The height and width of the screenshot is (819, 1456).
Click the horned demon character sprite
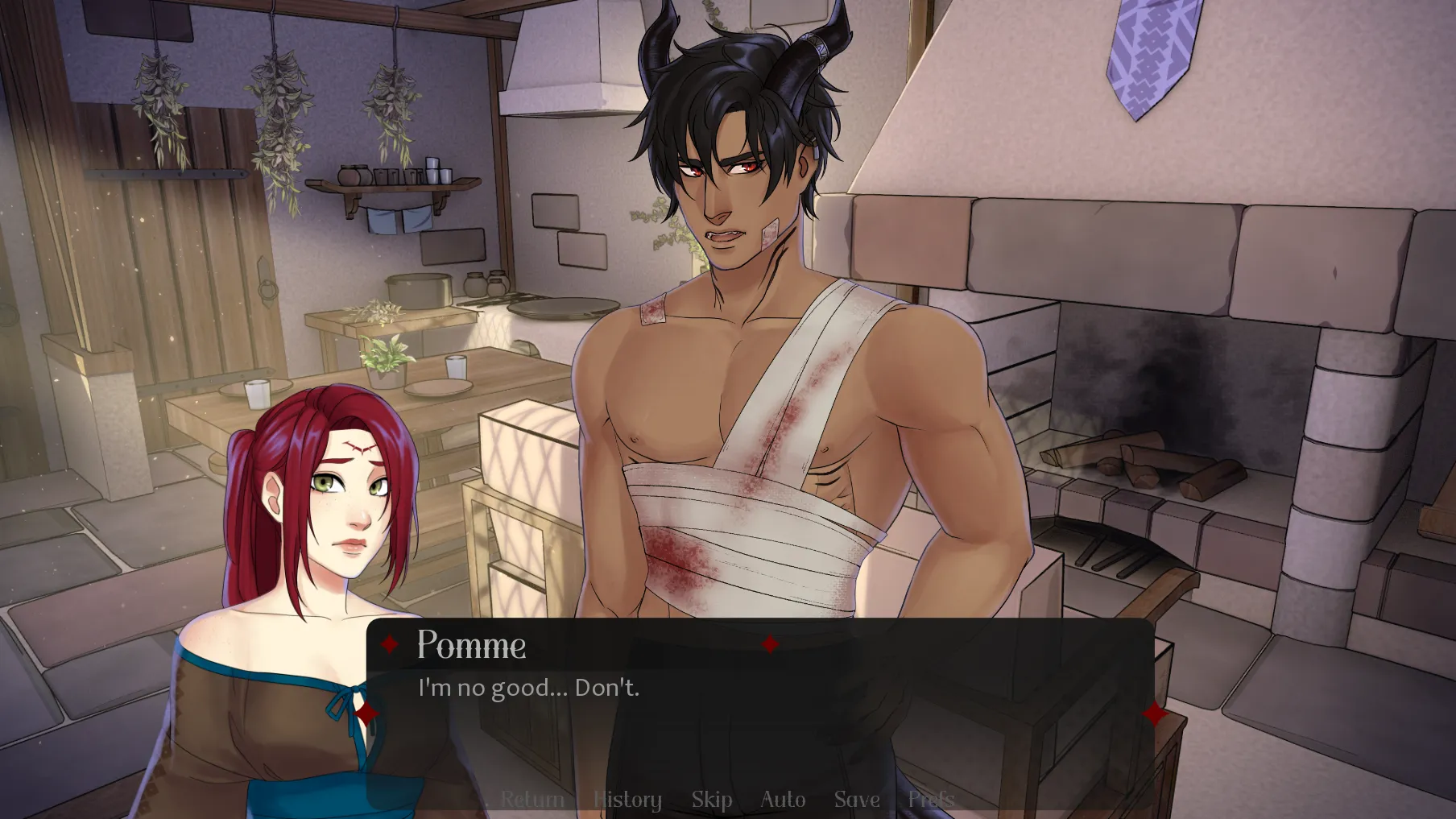757,322
